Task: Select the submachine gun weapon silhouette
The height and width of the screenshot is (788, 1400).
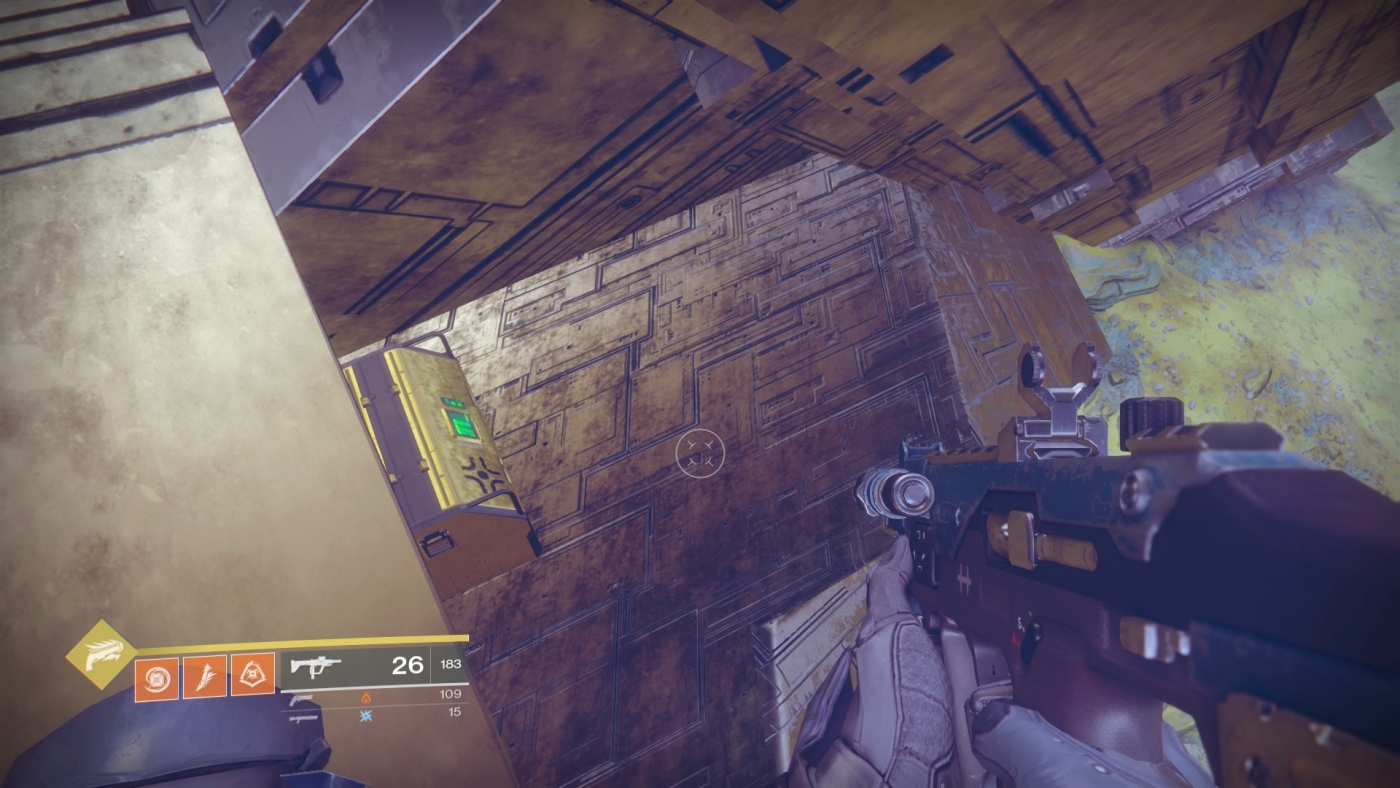Action: [x=318, y=665]
